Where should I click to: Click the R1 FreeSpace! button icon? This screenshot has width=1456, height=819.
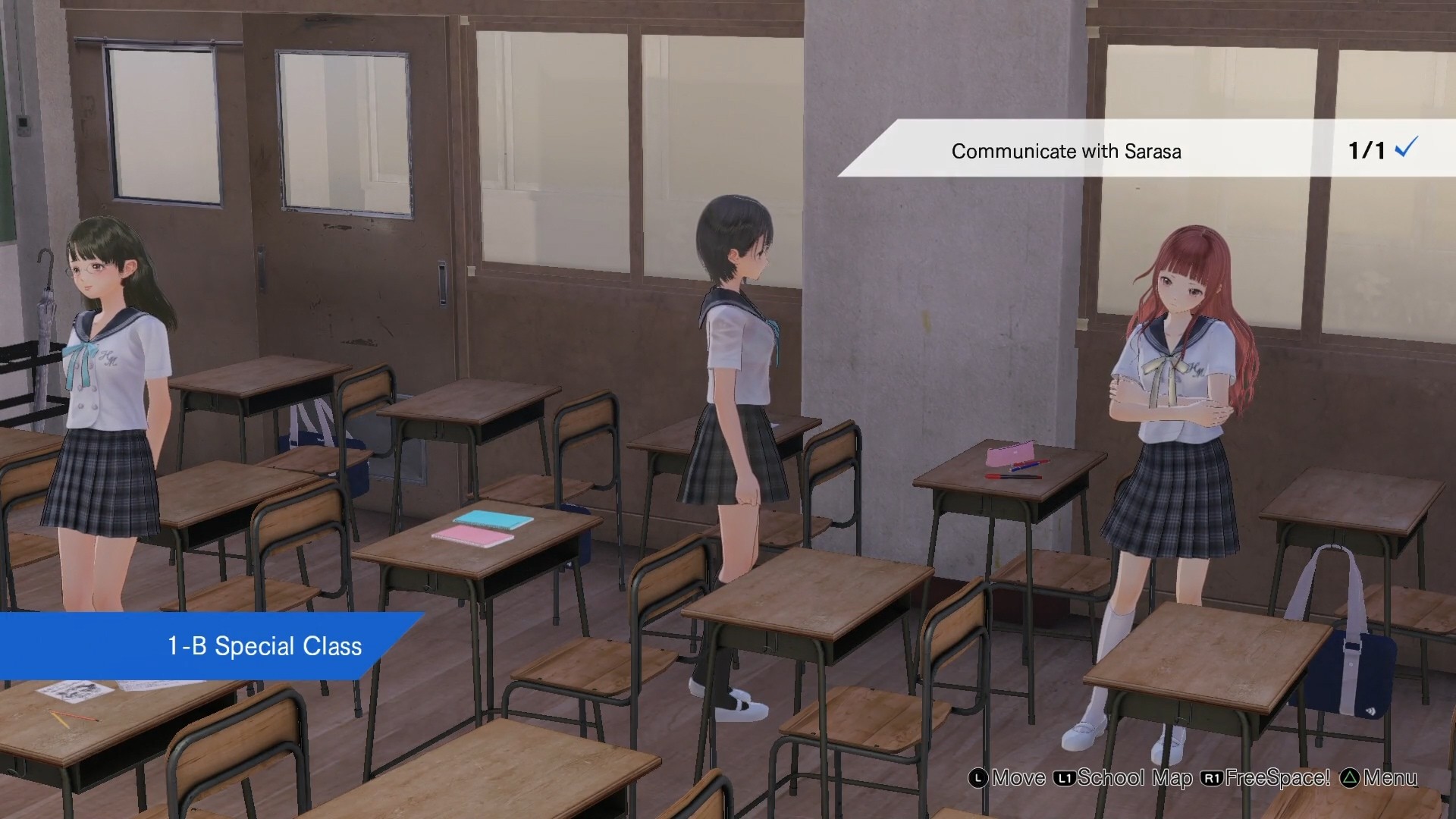pos(1213,777)
